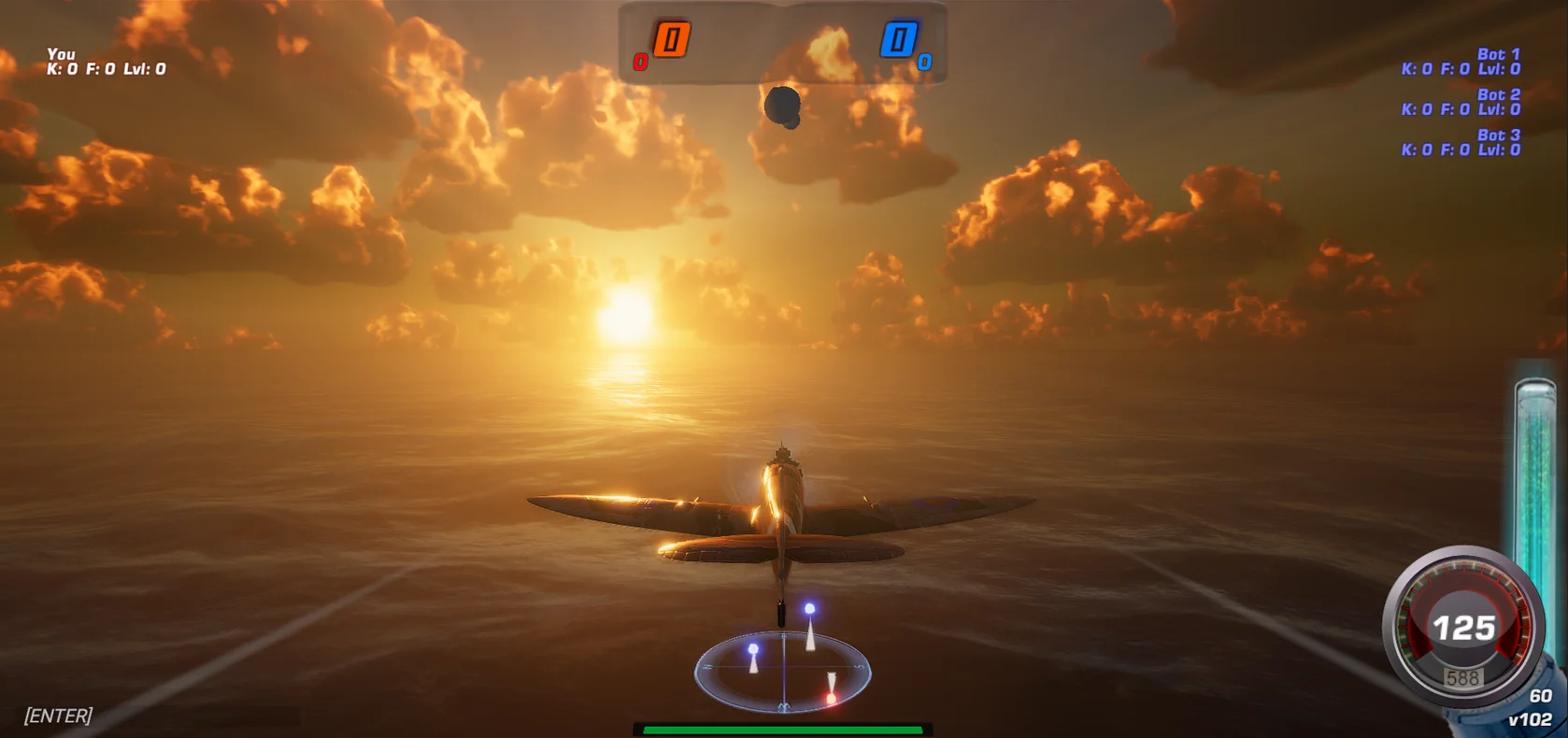Toggle the white vertical needle on the compass

click(x=784, y=670)
